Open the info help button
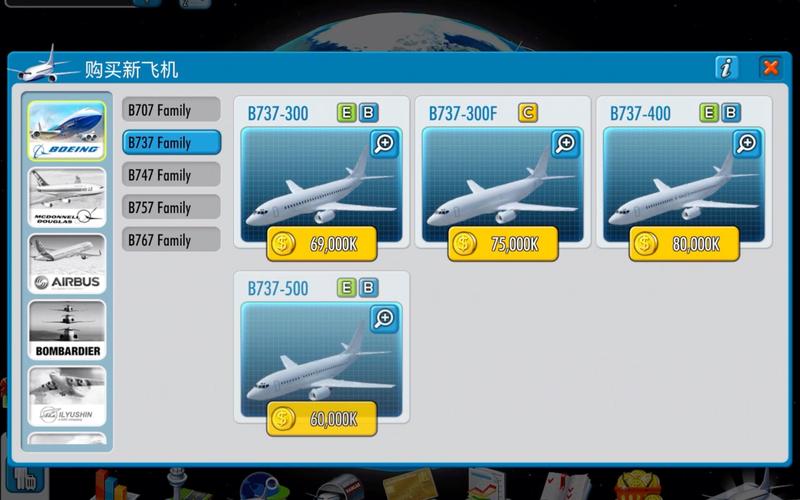Screen dimensions: 800x500 [x=727, y=68]
